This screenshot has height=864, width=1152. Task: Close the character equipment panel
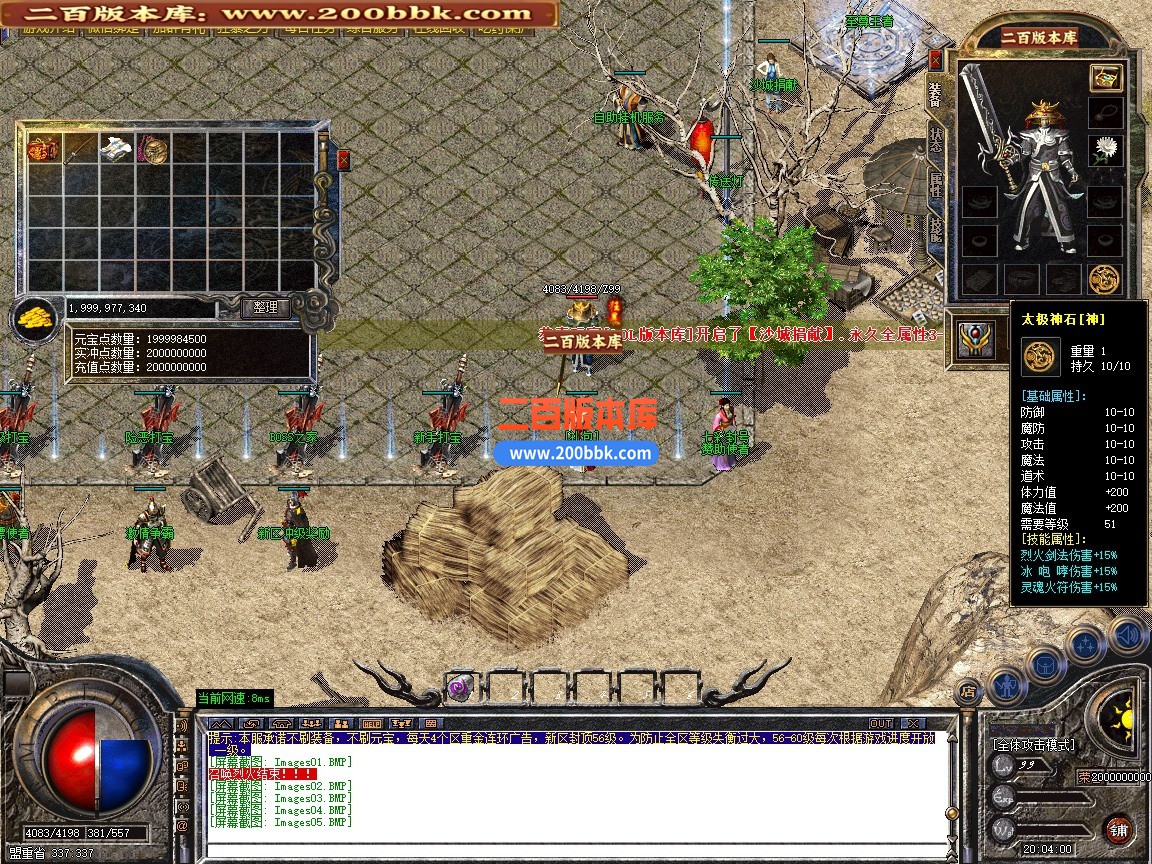(935, 59)
